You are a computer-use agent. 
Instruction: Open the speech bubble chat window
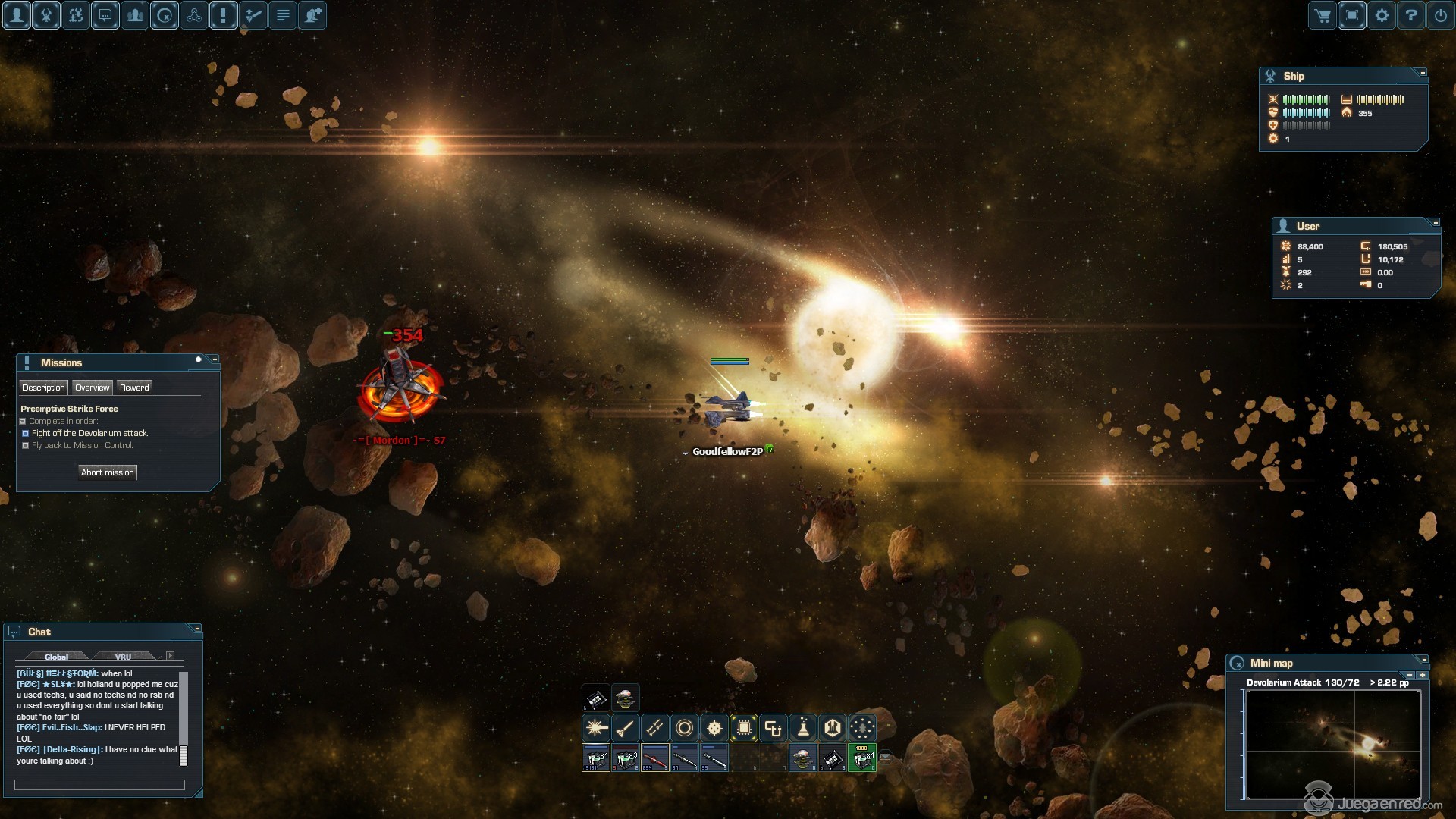[105, 15]
